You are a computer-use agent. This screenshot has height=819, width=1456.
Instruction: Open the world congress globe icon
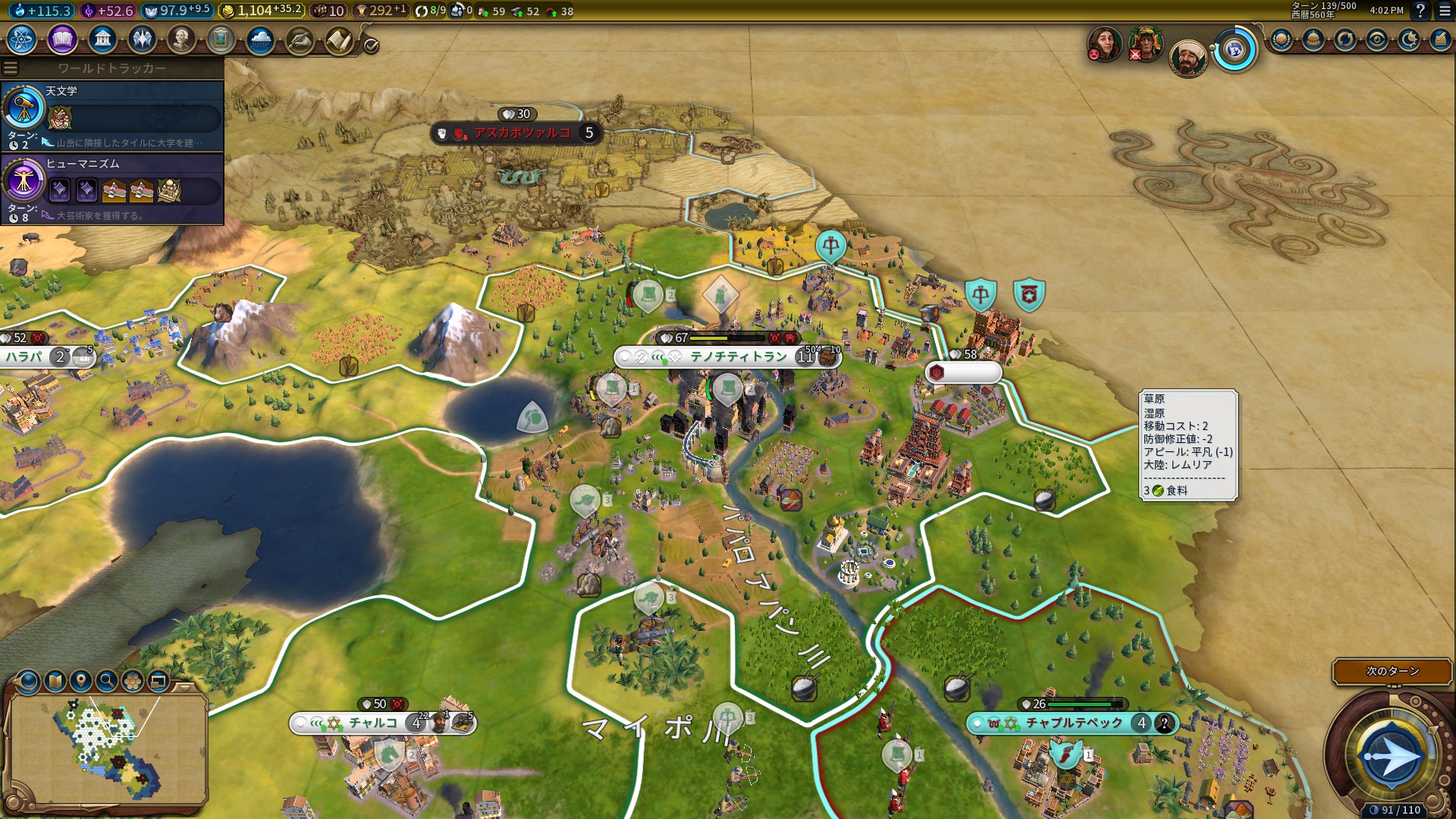point(1235,51)
